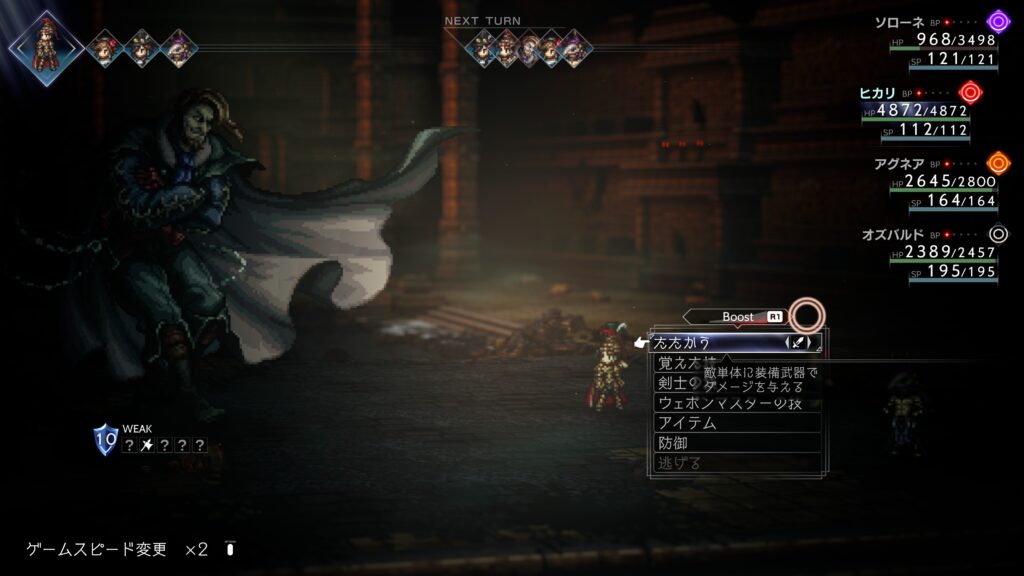Screen dimensions: 1024x576
Task: Activate the Boost label above the command menu
Action: [x=738, y=317]
